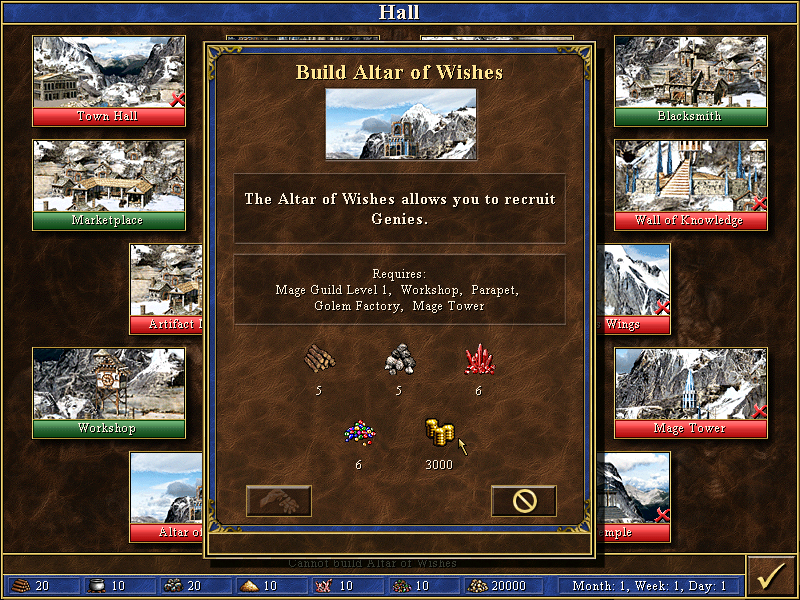Confirm with the checkmark button in the Hall

click(x=770, y=577)
